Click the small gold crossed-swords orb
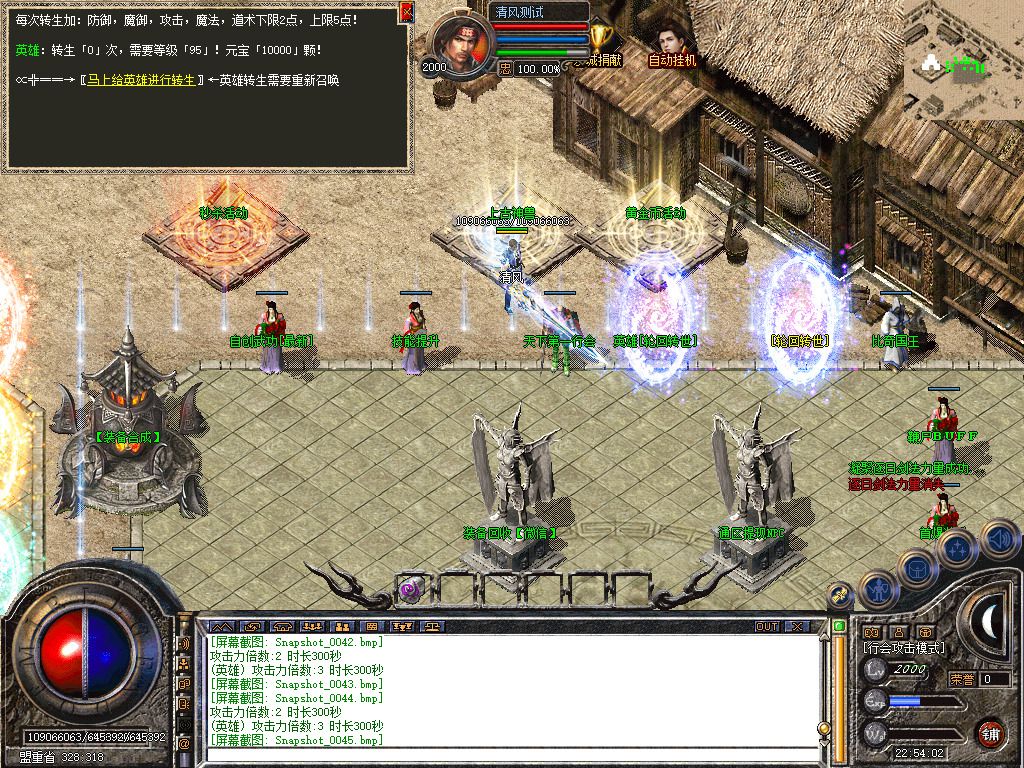This screenshot has height=768, width=1024. pos(842,595)
